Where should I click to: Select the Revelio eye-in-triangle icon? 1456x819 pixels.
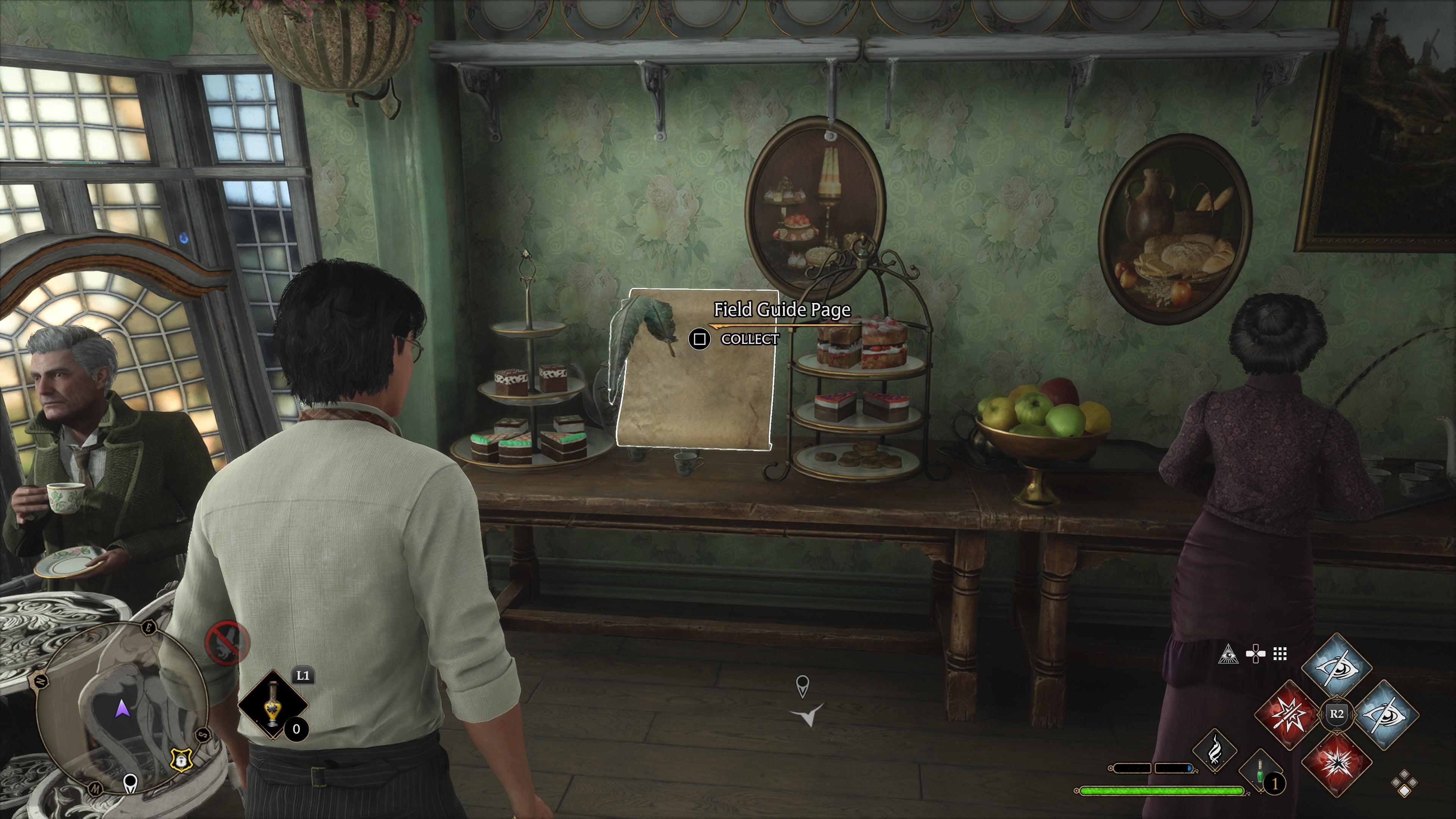coord(1228,654)
